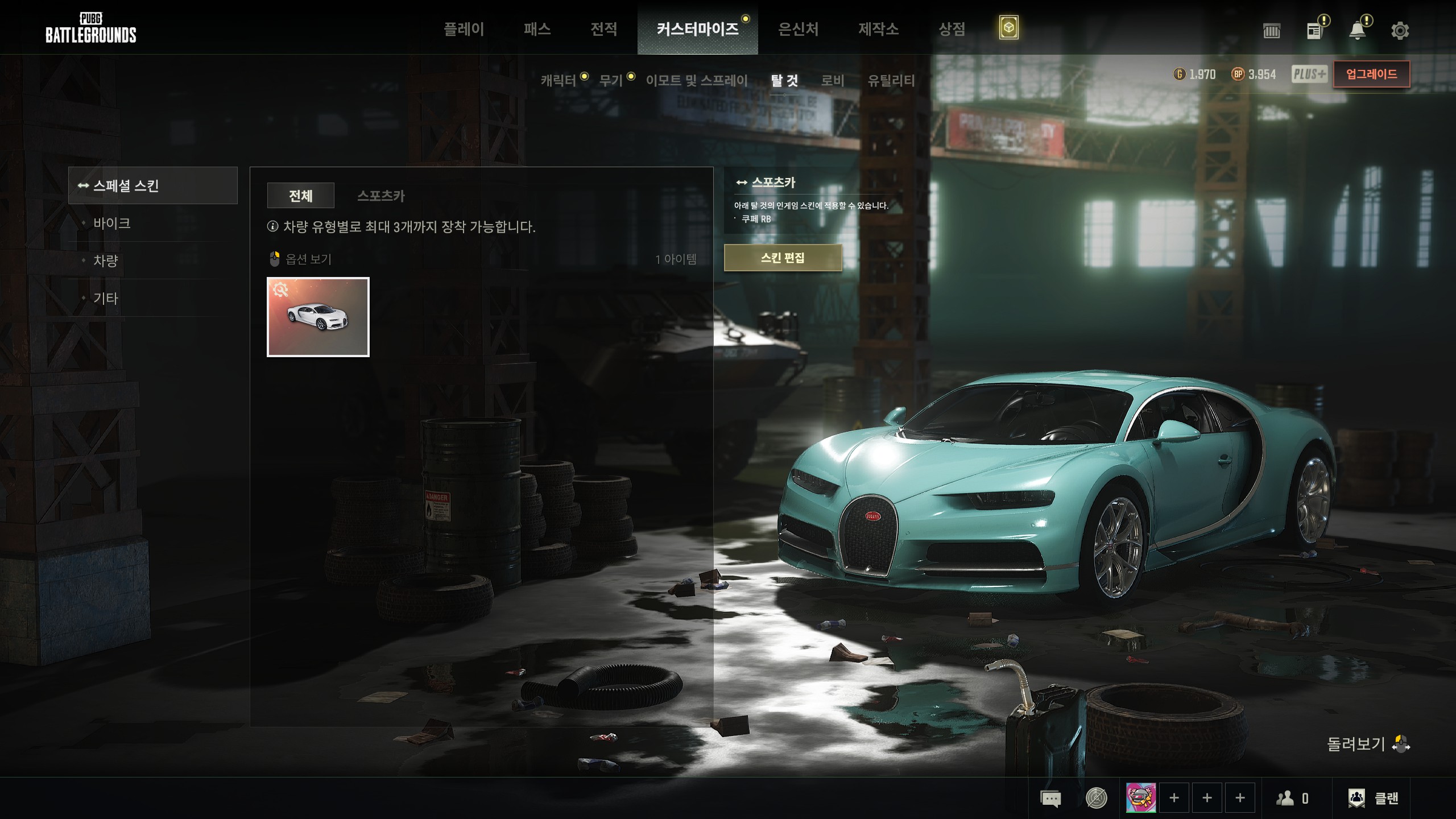The image size is (1456, 819).
Task: Open the settings gear icon
Action: click(x=1400, y=31)
